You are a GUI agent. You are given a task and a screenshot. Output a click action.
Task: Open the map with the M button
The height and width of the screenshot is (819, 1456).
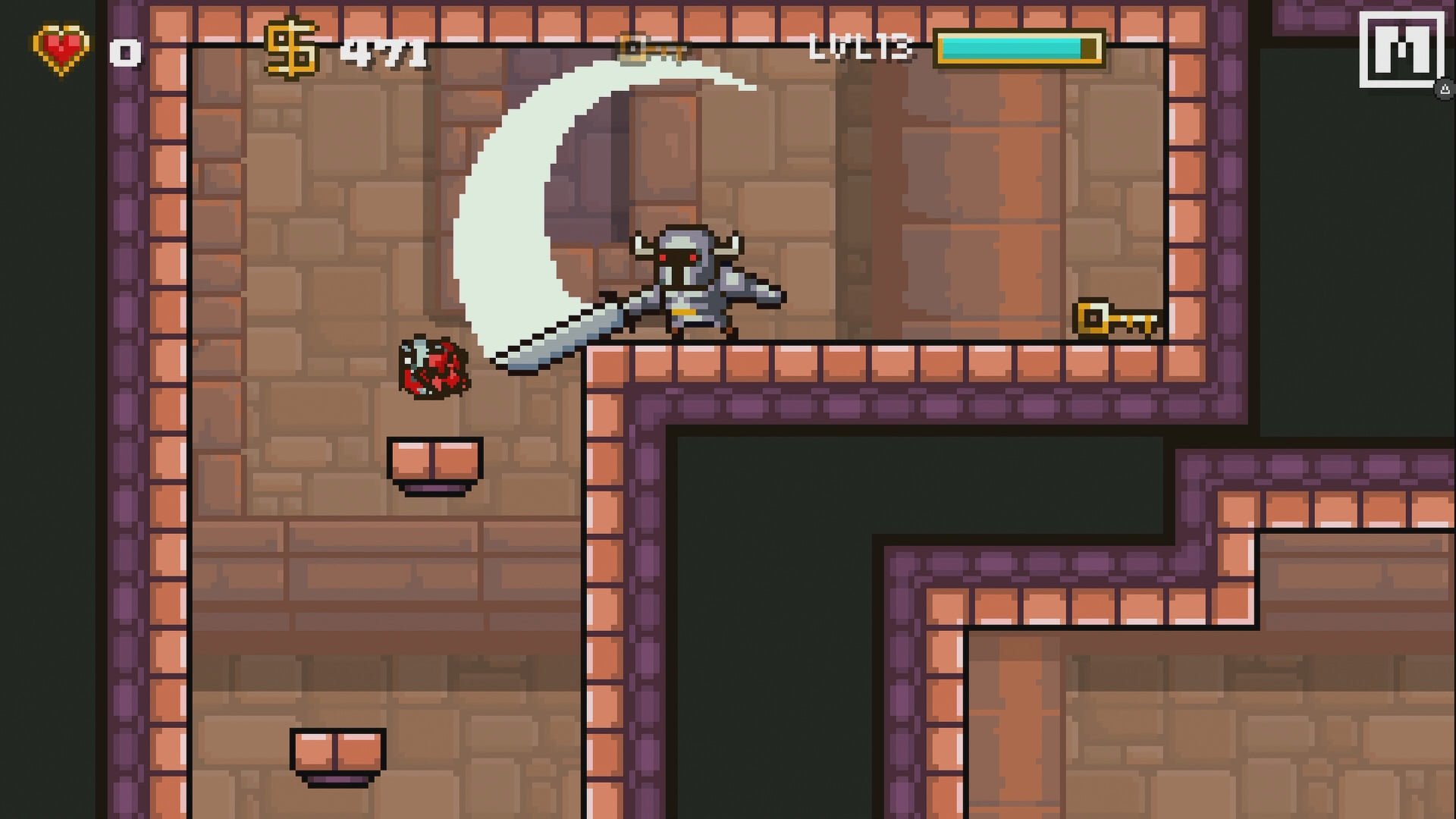[1401, 49]
